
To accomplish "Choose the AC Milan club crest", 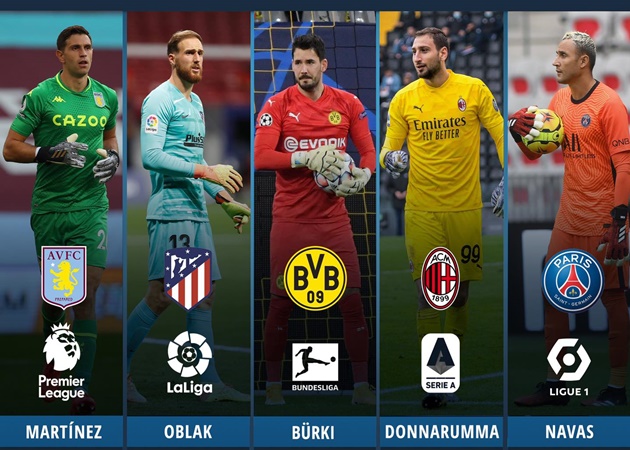I will 441,278.
